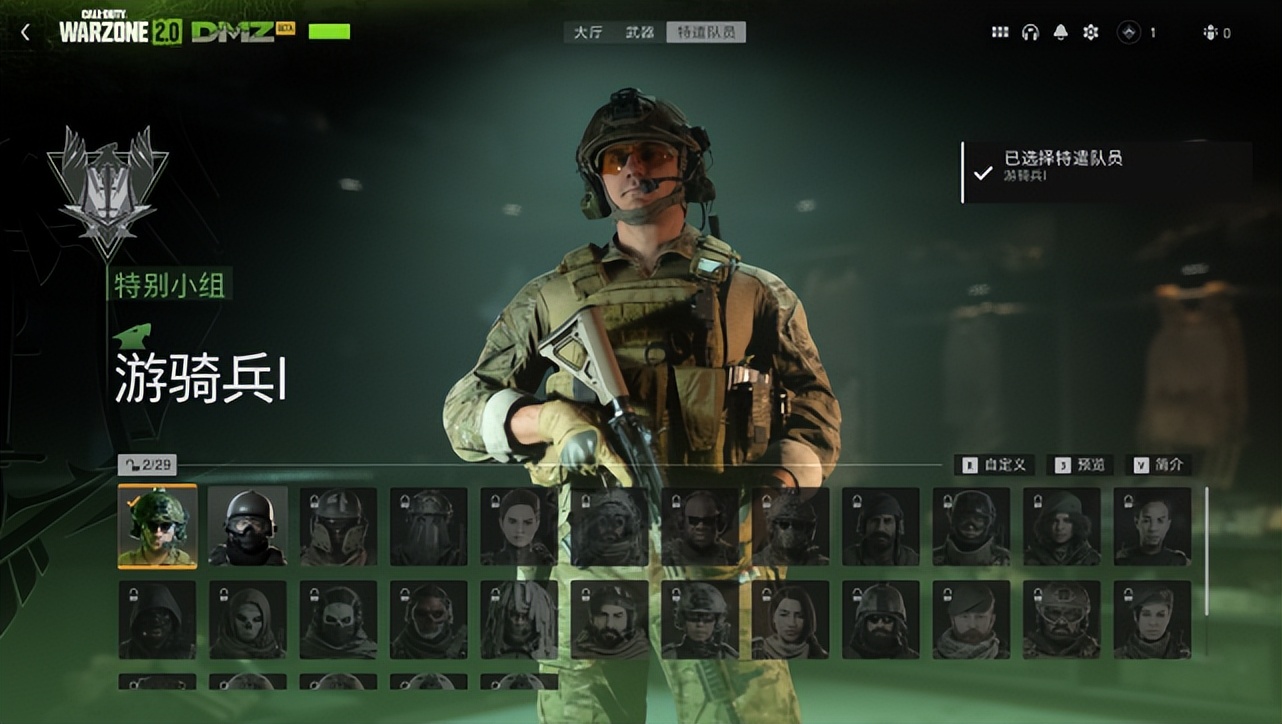This screenshot has height=724, width=1282.
Task: Open the 简介 bio button
Action: point(1160,465)
